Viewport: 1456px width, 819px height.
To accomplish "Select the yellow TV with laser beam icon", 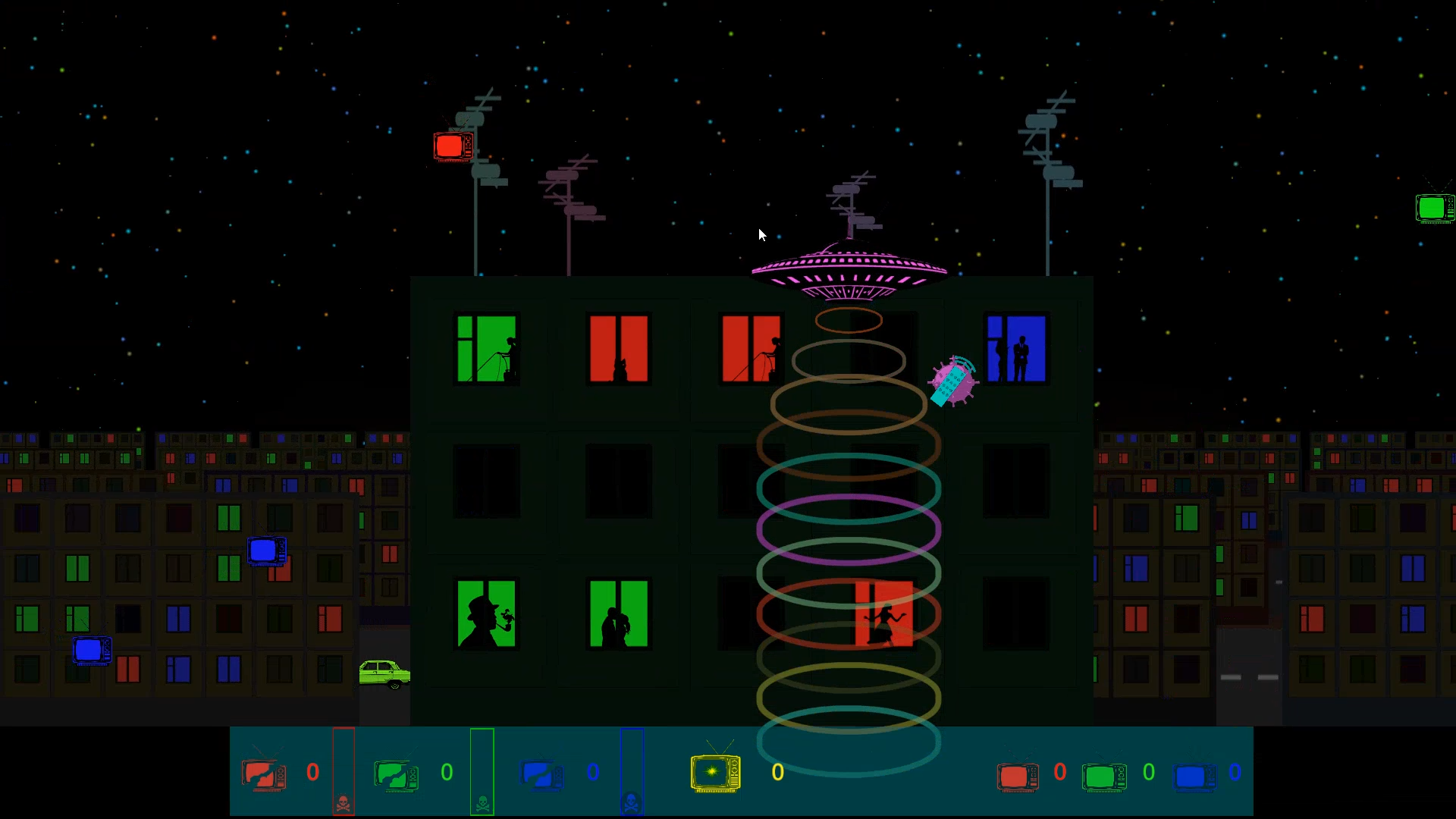I will click(x=714, y=772).
